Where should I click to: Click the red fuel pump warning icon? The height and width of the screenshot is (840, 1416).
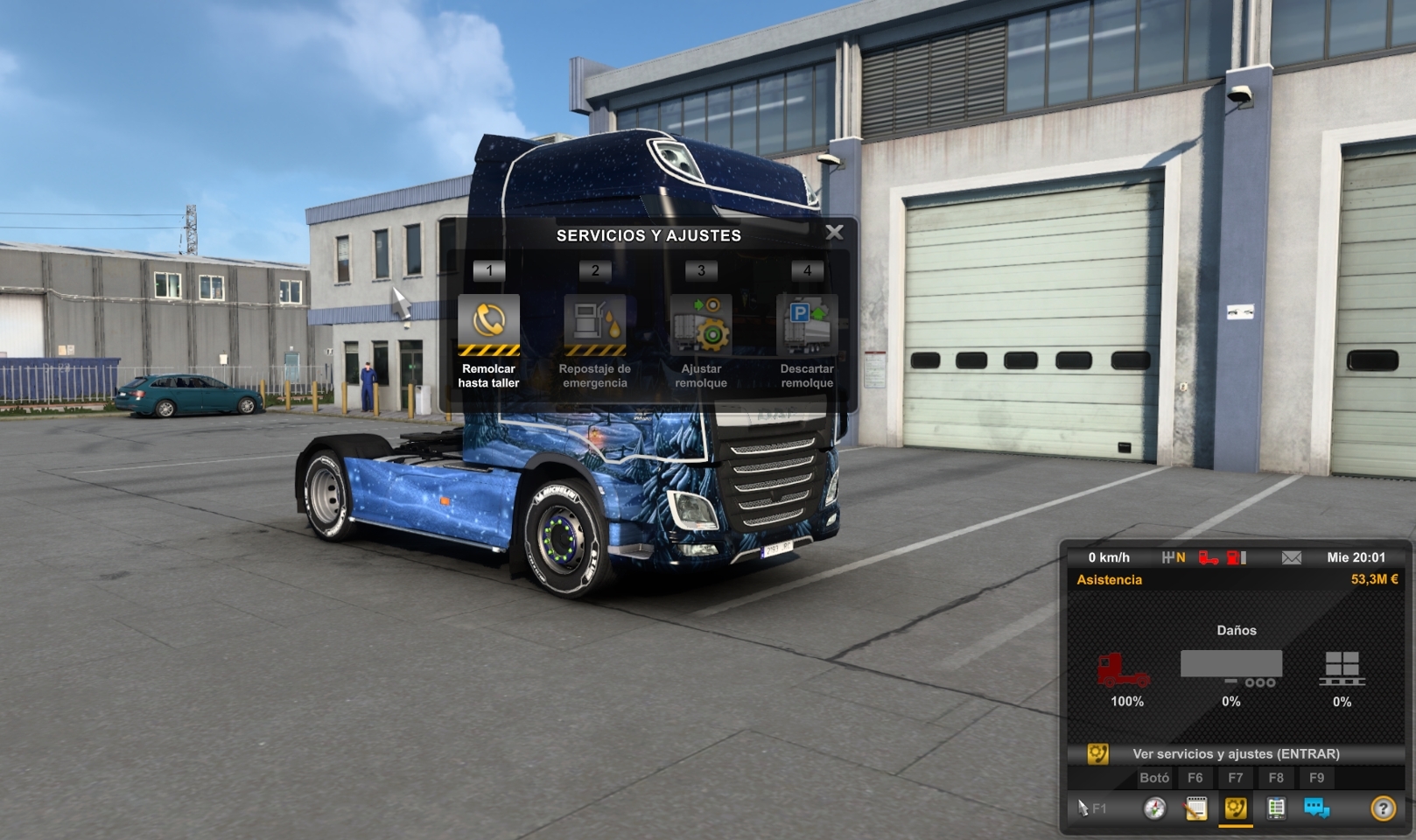tap(1231, 557)
